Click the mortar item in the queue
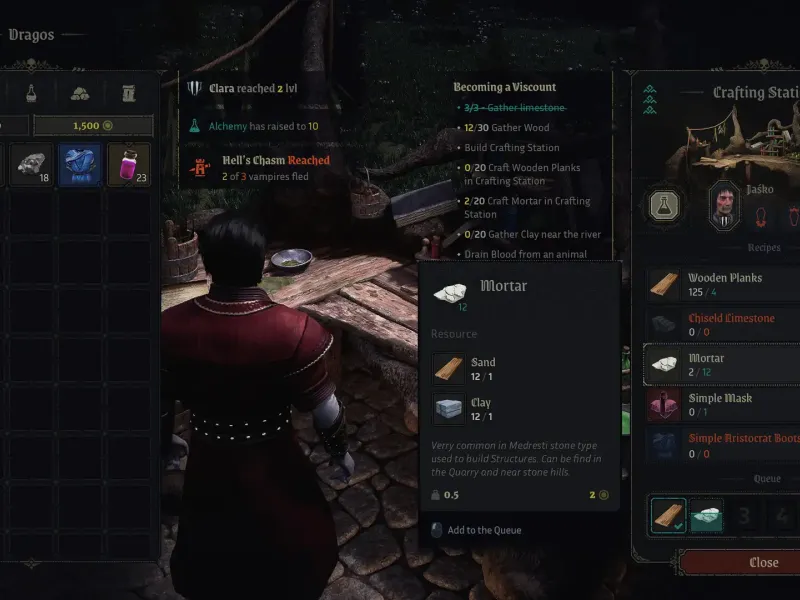Viewport: 800px width, 600px height. (x=706, y=516)
